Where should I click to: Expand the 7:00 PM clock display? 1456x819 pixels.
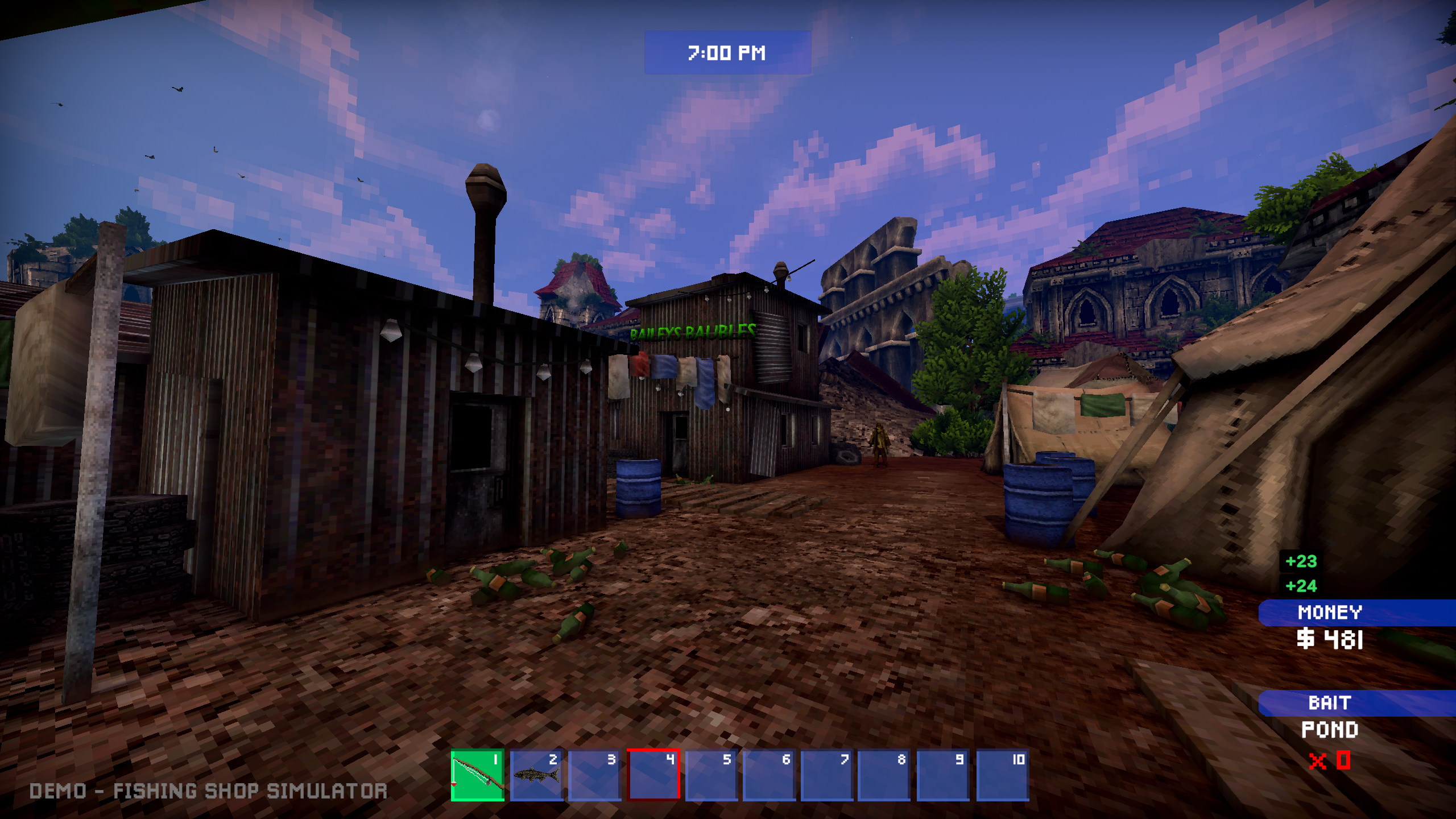(x=727, y=53)
